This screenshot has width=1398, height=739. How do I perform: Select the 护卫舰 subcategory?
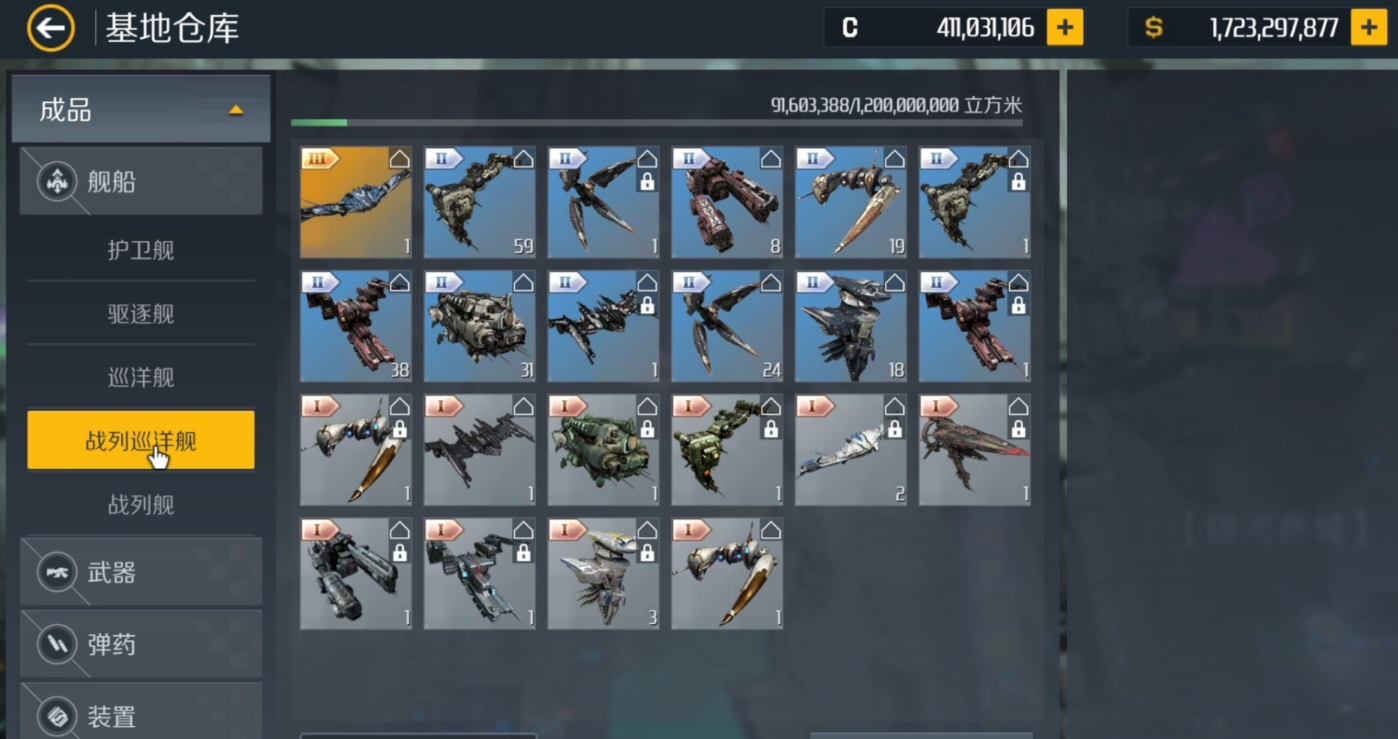point(141,250)
